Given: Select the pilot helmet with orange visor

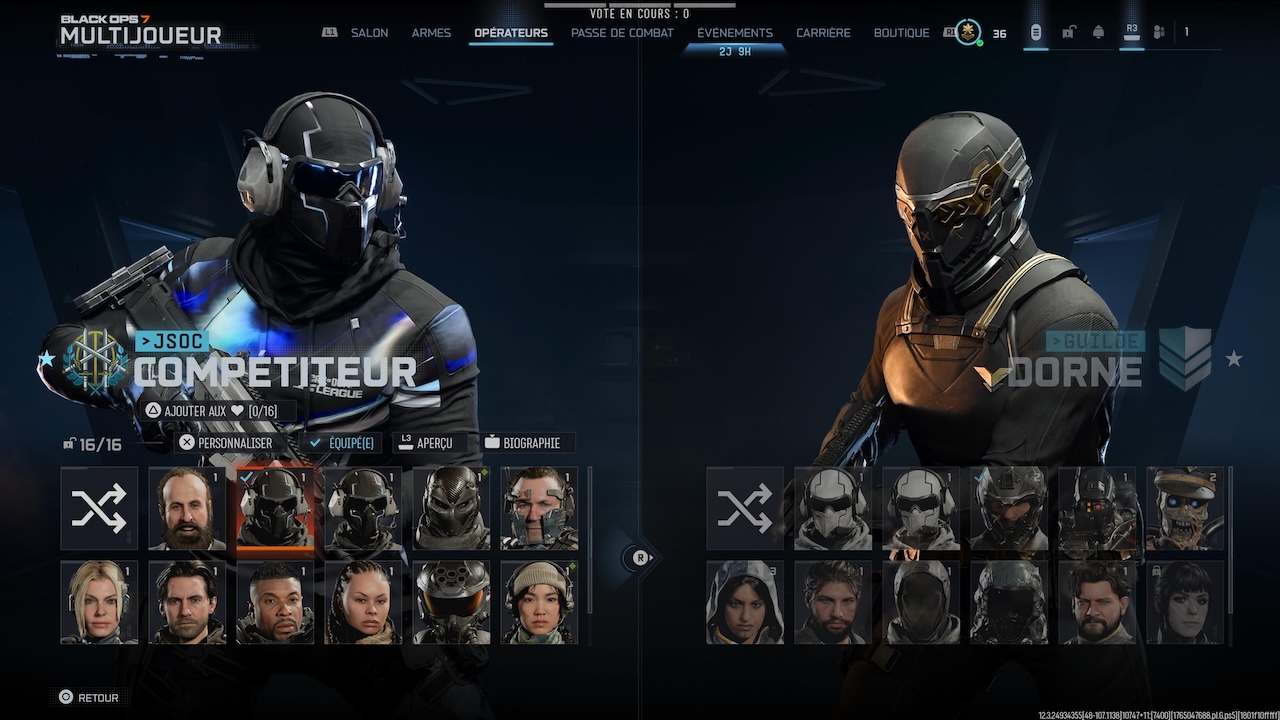Looking at the screenshot, I should [x=452, y=602].
